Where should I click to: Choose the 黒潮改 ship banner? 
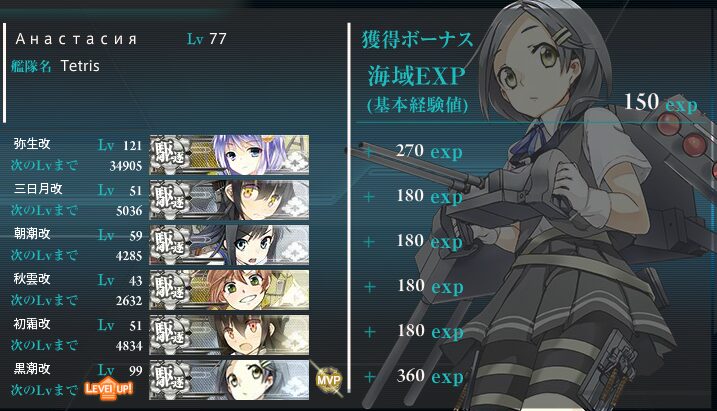(230, 379)
